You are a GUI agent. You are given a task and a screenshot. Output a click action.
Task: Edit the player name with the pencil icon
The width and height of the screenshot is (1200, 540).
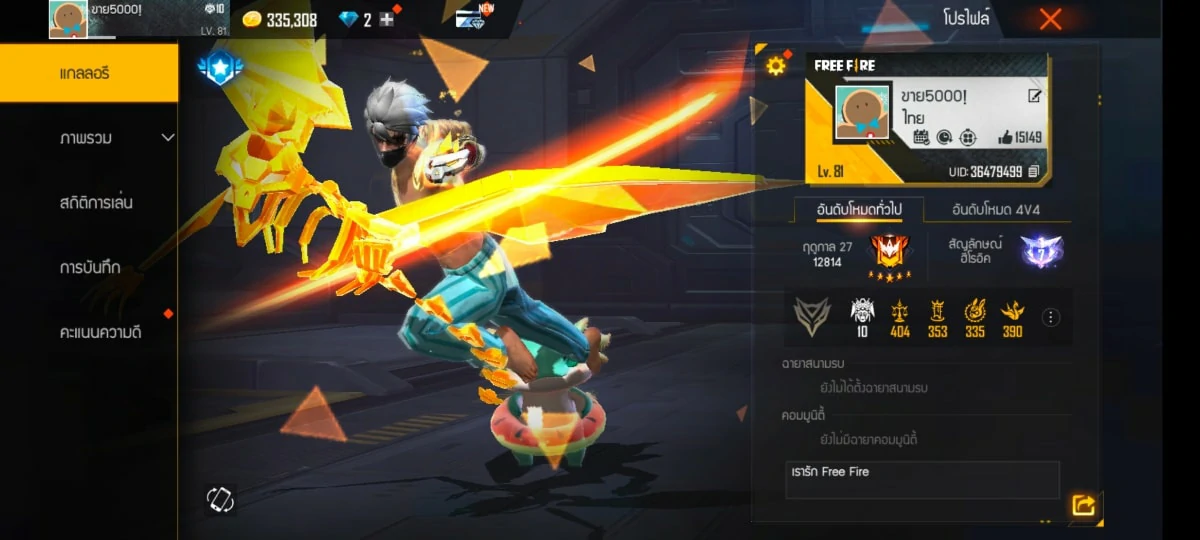point(1034,96)
